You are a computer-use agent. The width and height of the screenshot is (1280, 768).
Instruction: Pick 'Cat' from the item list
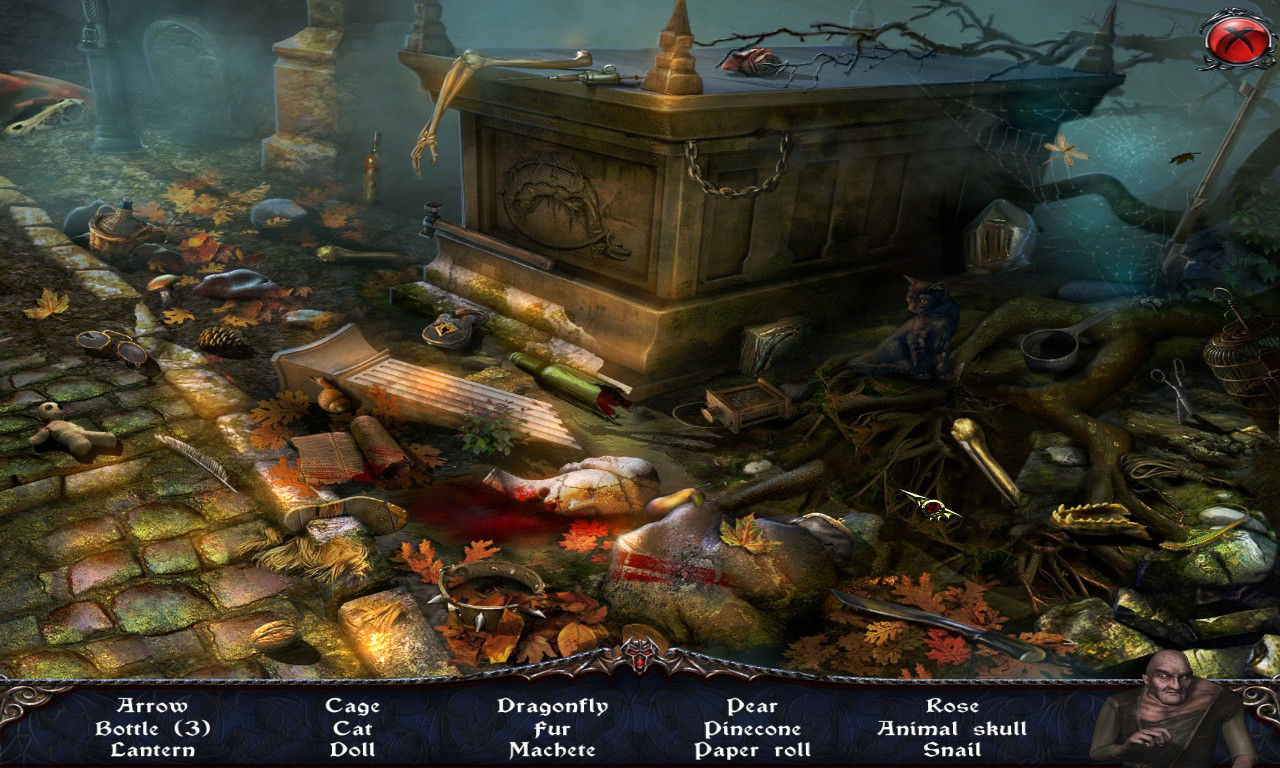tap(352, 728)
